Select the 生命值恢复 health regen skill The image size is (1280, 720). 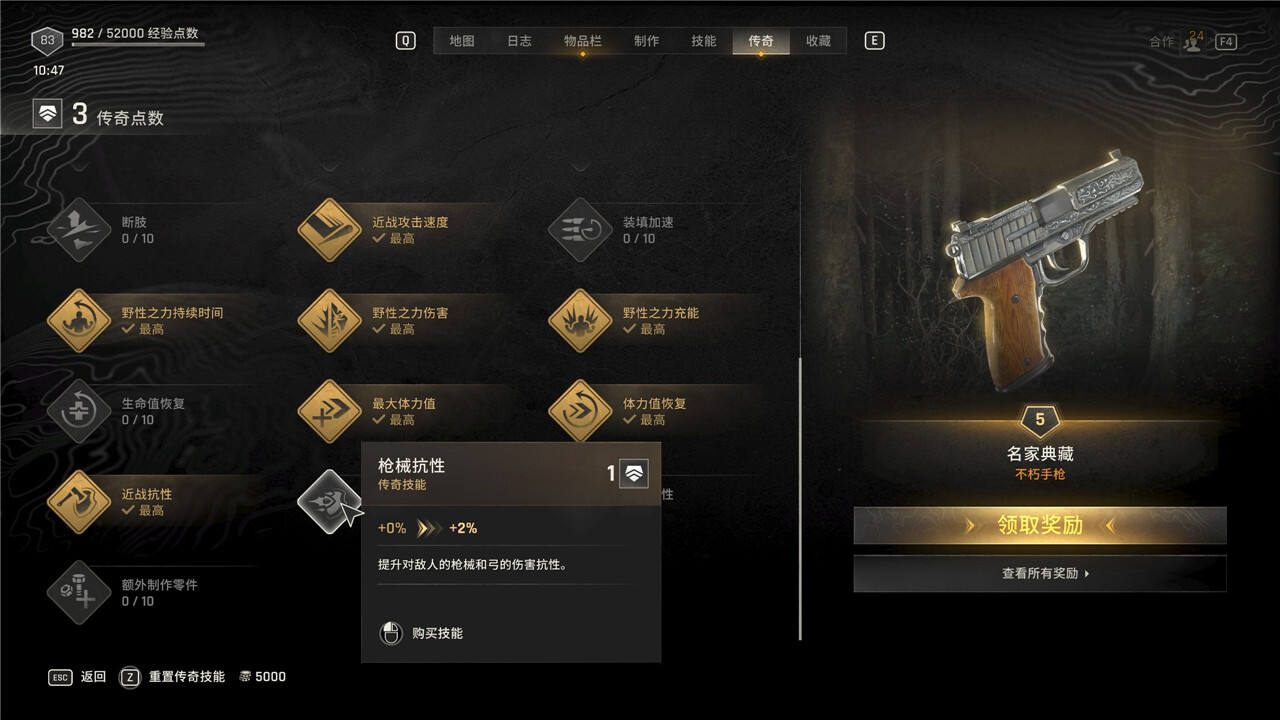(x=79, y=411)
